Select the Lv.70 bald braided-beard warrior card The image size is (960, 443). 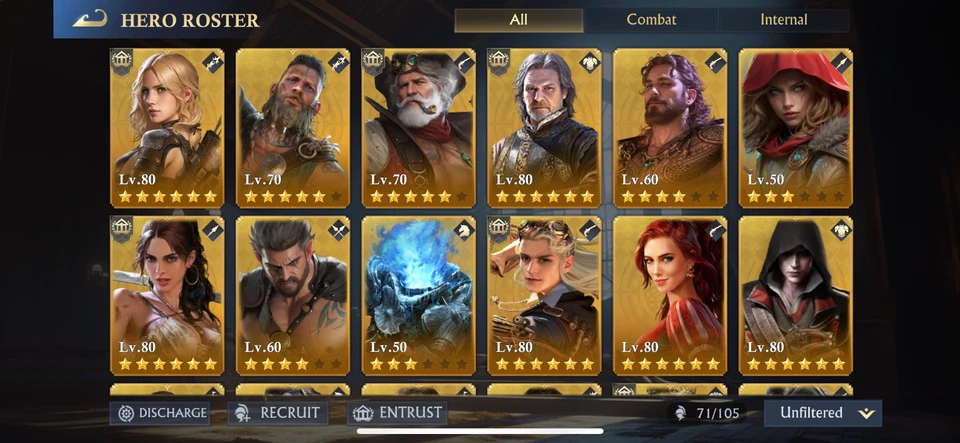tap(293, 127)
